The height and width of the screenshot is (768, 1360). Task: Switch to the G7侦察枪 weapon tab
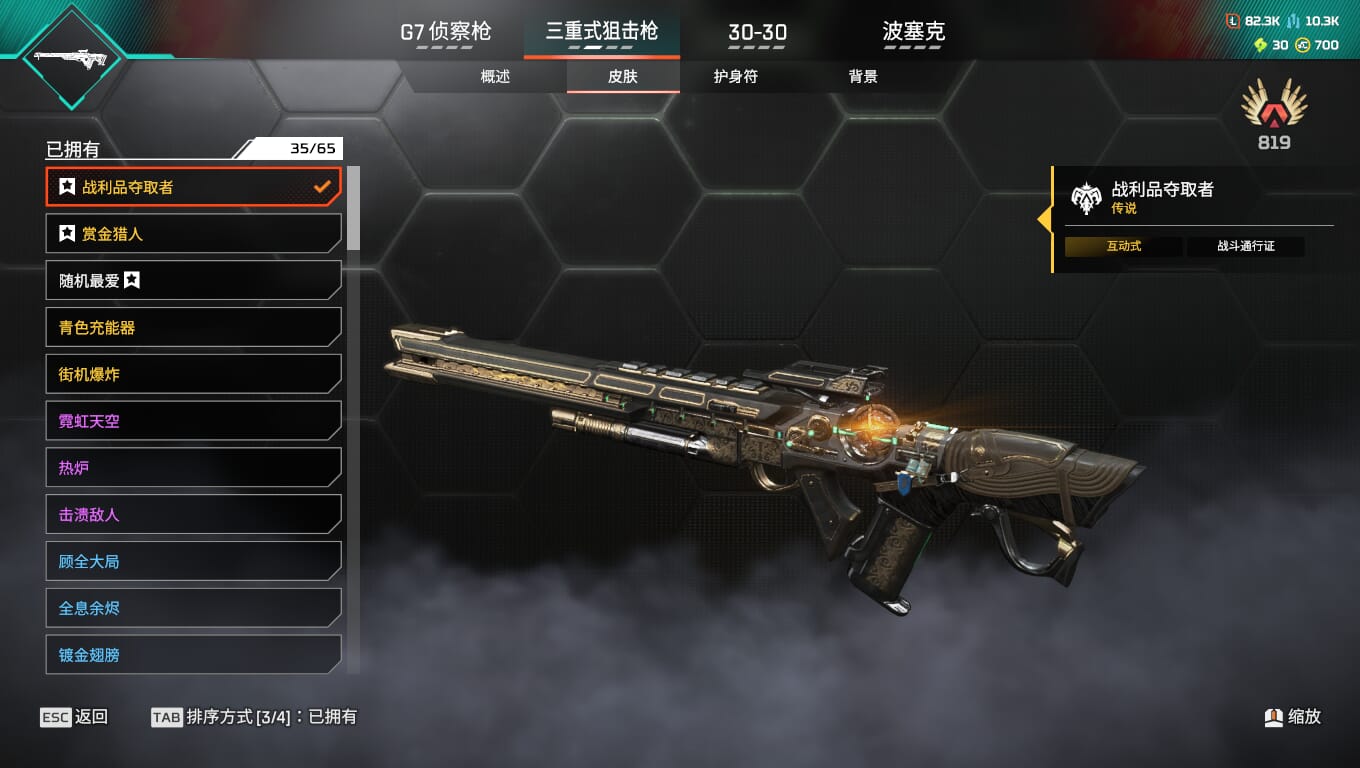pos(446,32)
